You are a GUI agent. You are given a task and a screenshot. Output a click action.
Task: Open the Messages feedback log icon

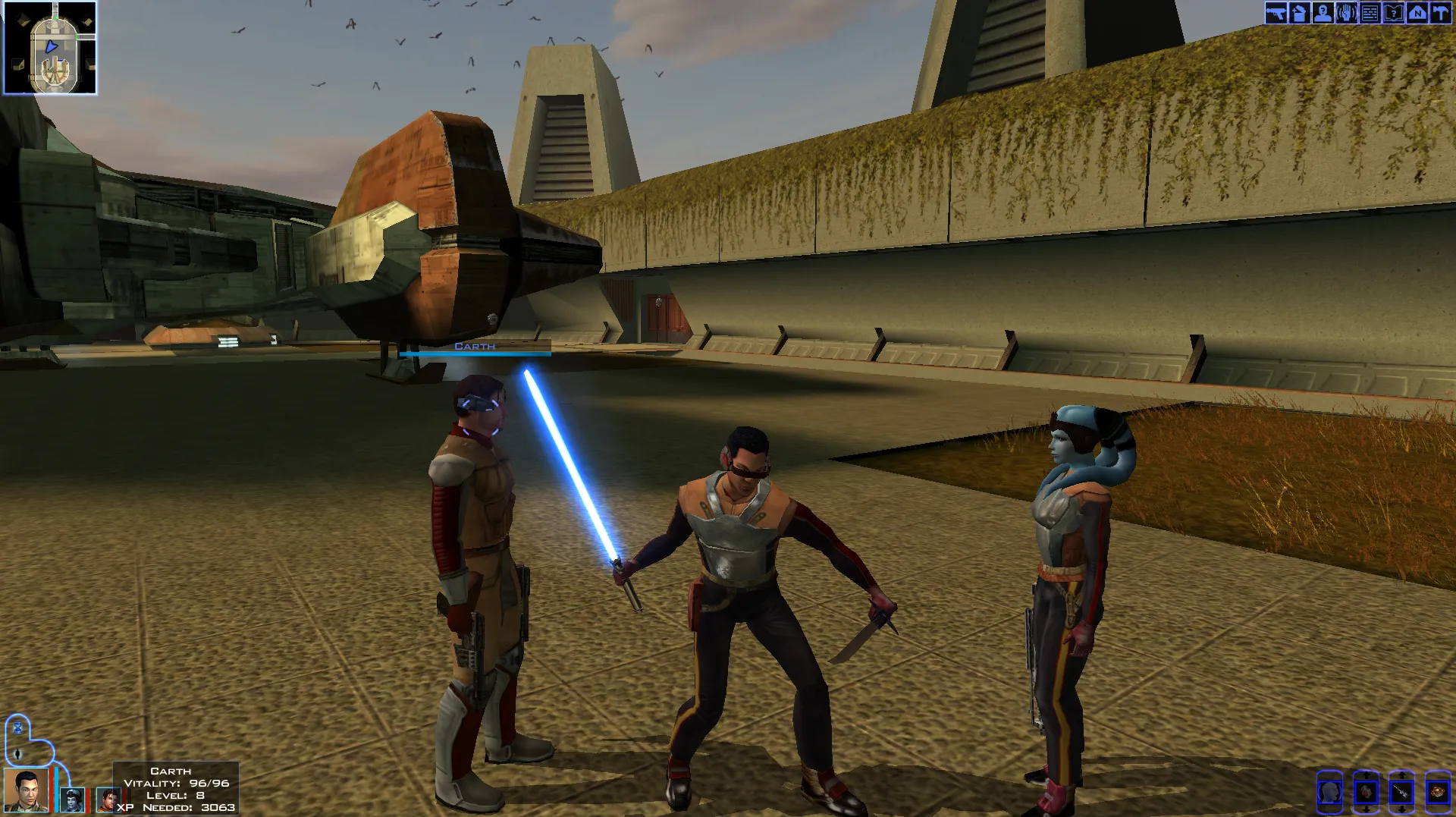[1370, 12]
